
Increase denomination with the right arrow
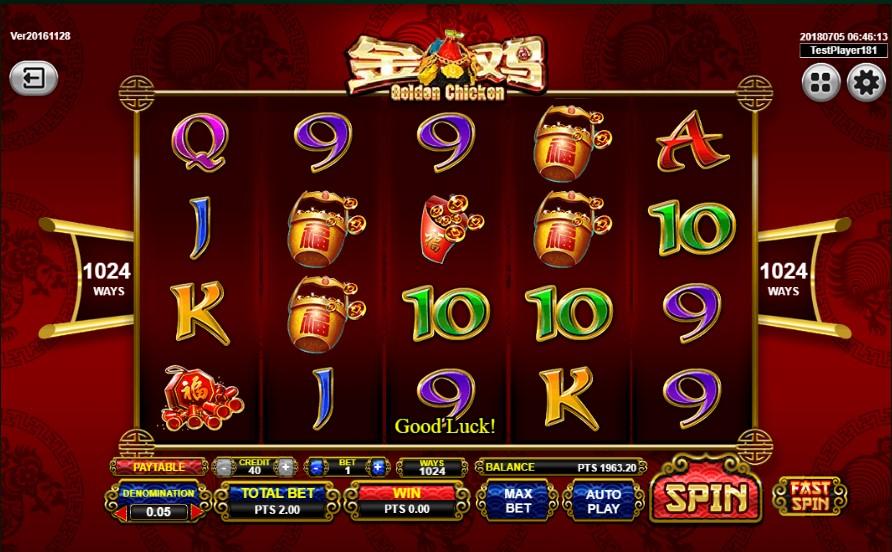(x=197, y=512)
